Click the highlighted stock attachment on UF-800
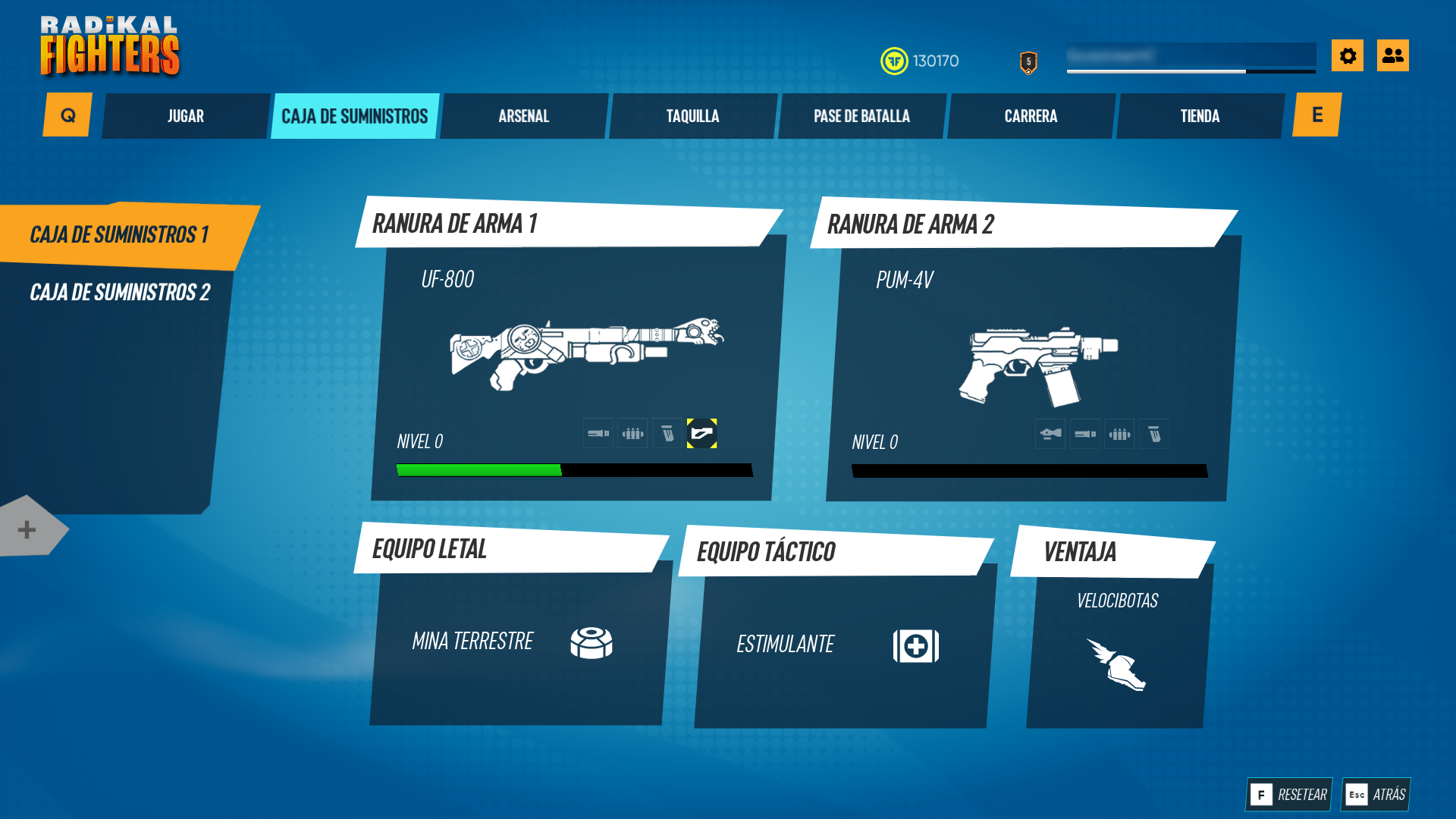This screenshot has height=819, width=1456. pyautogui.click(x=701, y=434)
